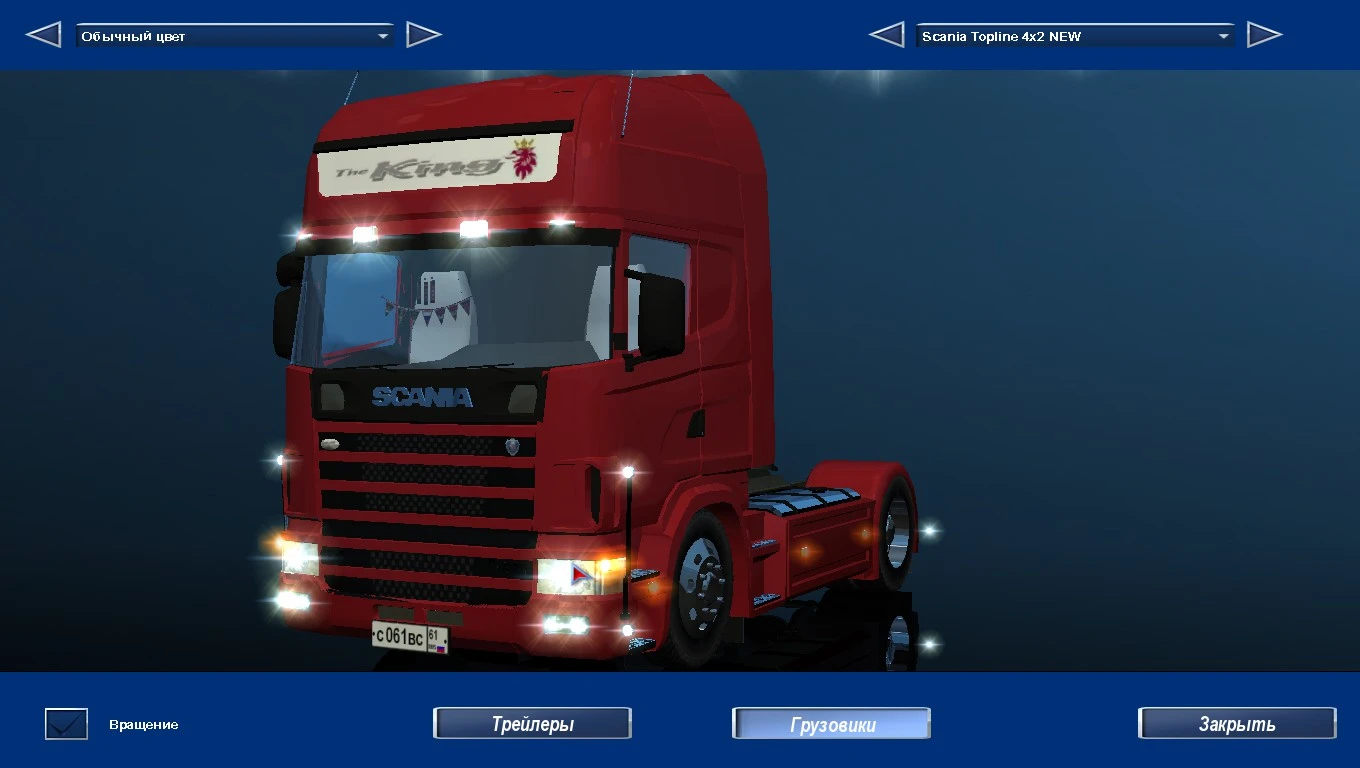Image resolution: width=1360 pixels, height=768 pixels.
Task: Click the left arrow beside the truck selector
Action: click(885, 34)
